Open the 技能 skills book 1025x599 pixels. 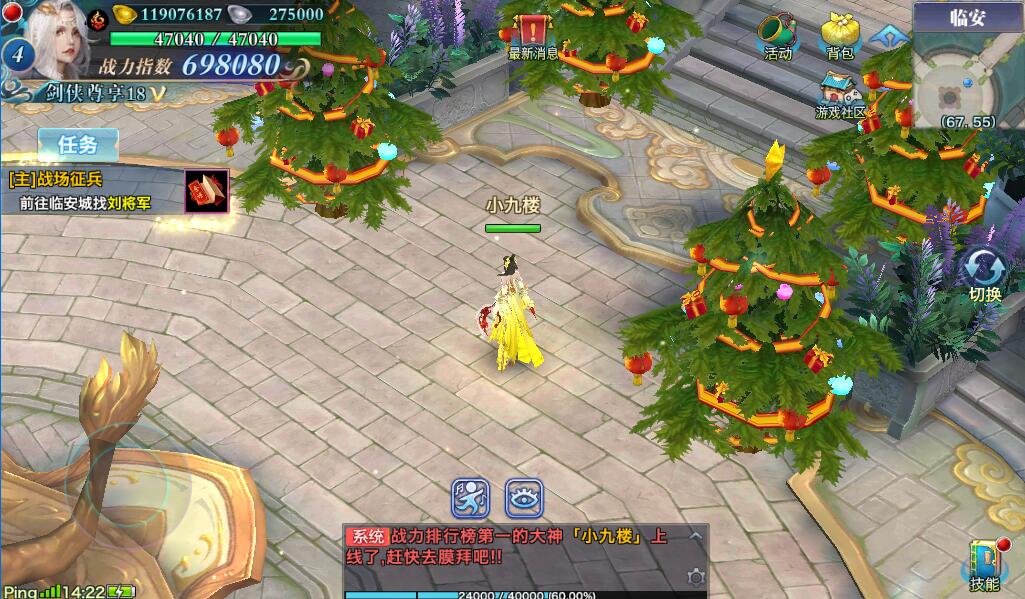tap(984, 565)
